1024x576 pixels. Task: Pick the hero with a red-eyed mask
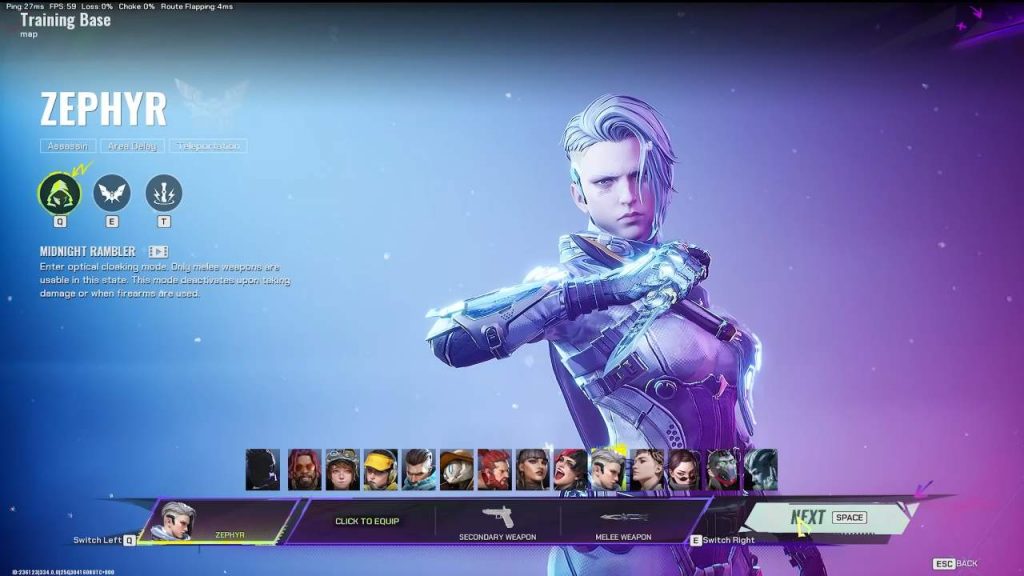pyautogui.click(x=722, y=469)
